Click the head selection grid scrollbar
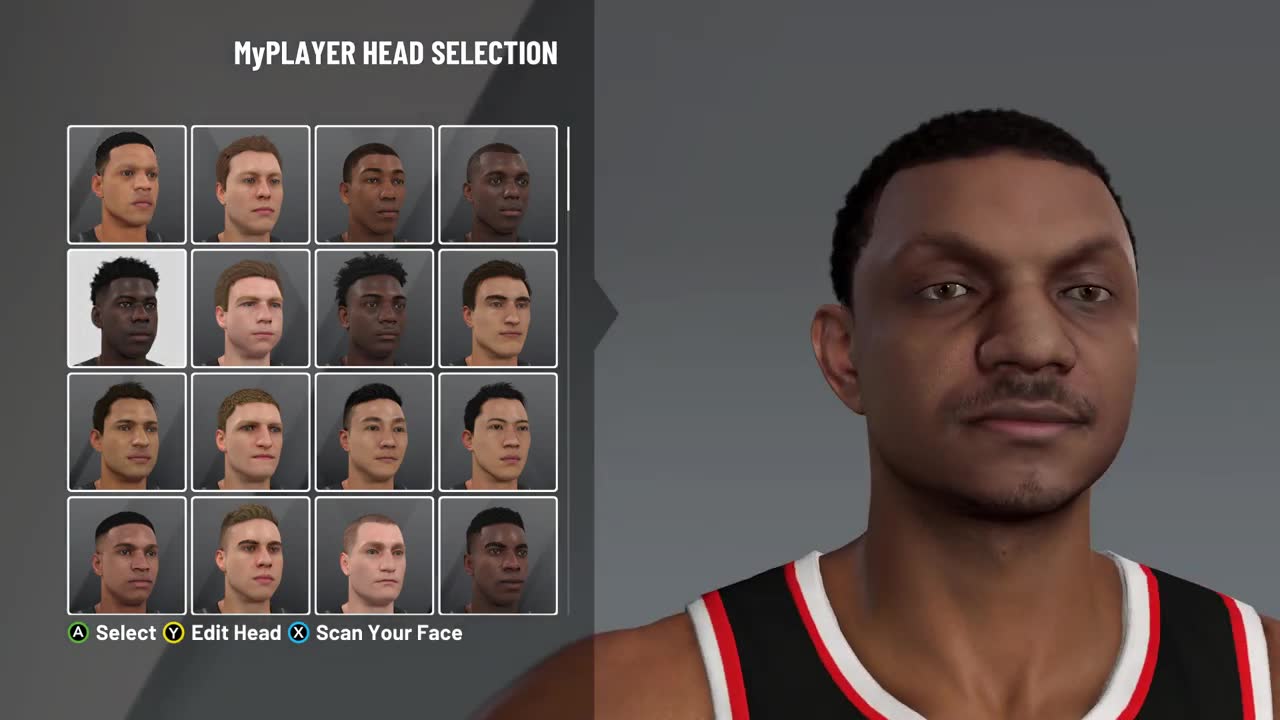The image size is (1280, 720). click(568, 170)
